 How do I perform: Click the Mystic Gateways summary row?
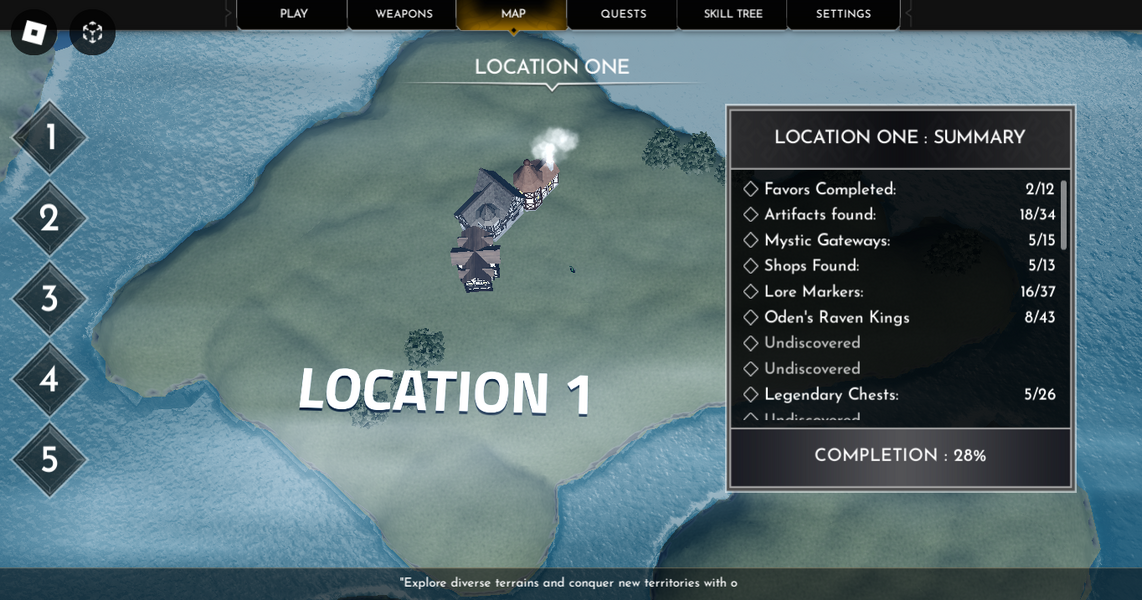coord(898,241)
